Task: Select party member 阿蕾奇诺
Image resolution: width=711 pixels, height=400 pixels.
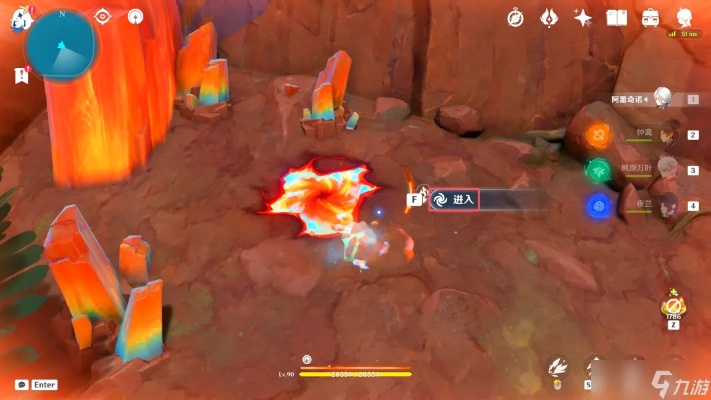Action: pos(662,98)
